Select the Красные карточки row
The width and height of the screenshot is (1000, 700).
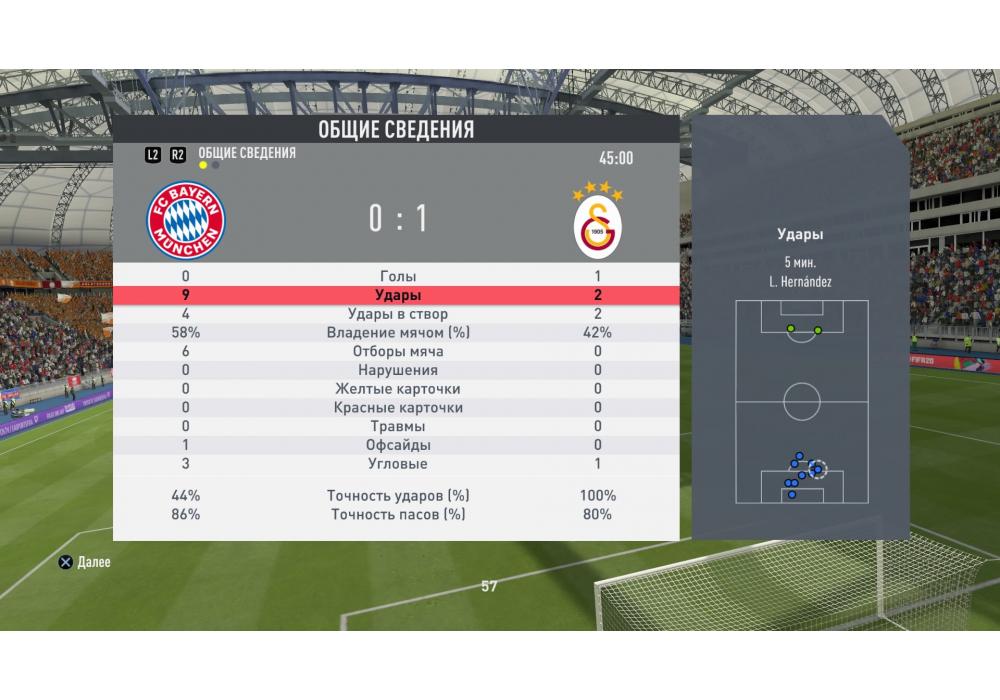[x=398, y=408]
